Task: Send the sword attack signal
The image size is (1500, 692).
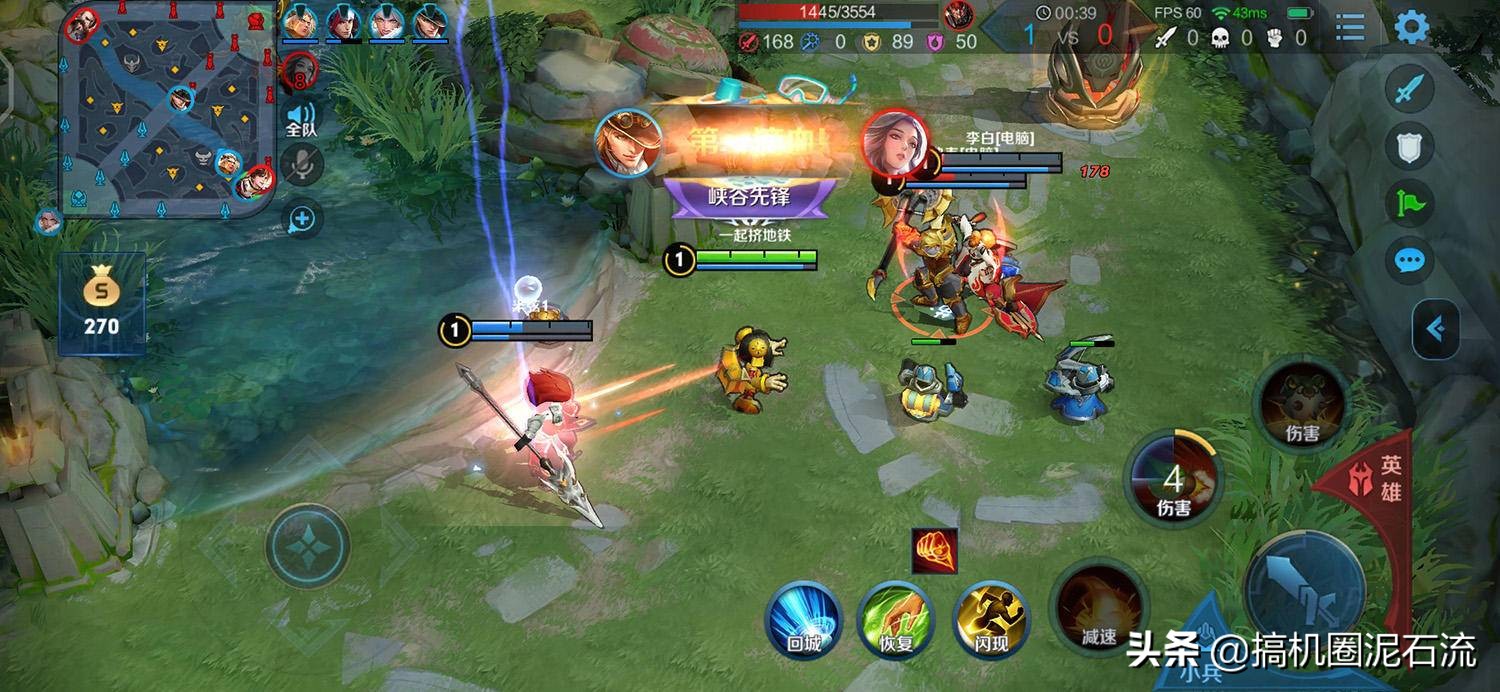Action: click(1410, 90)
